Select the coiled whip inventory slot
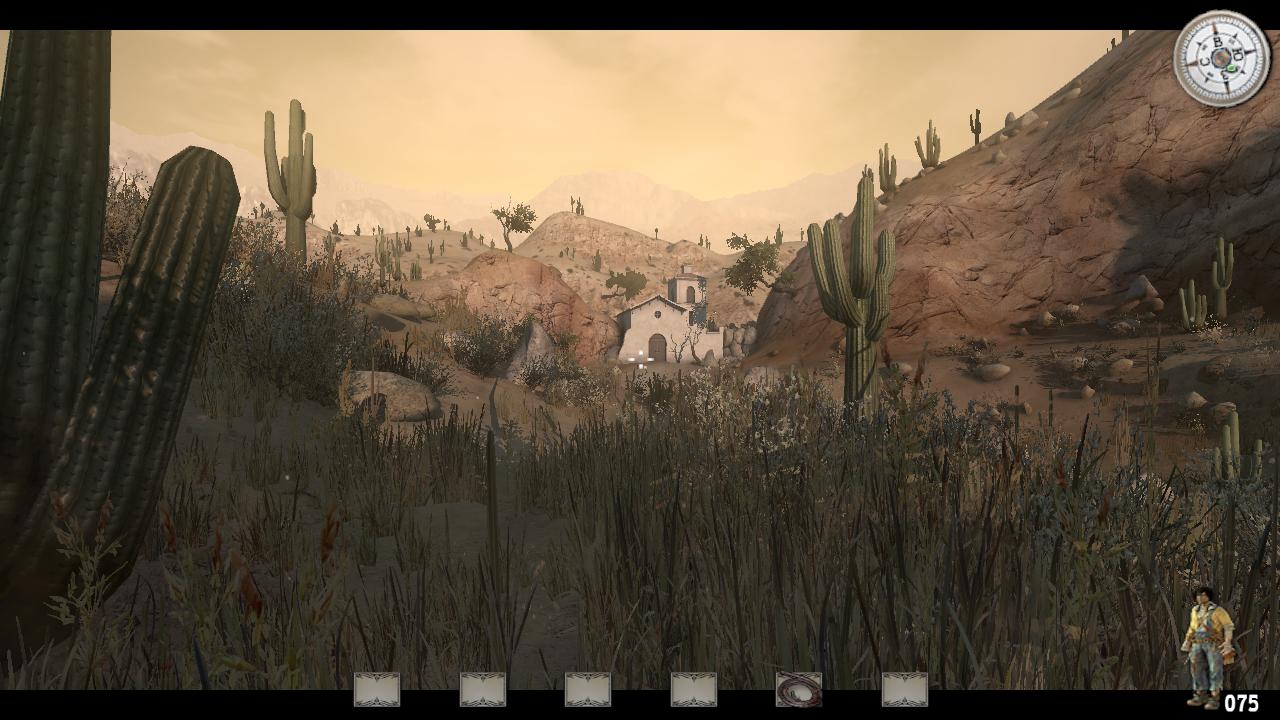Image resolution: width=1280 pixels, height=720 pixels. [798, 689]
